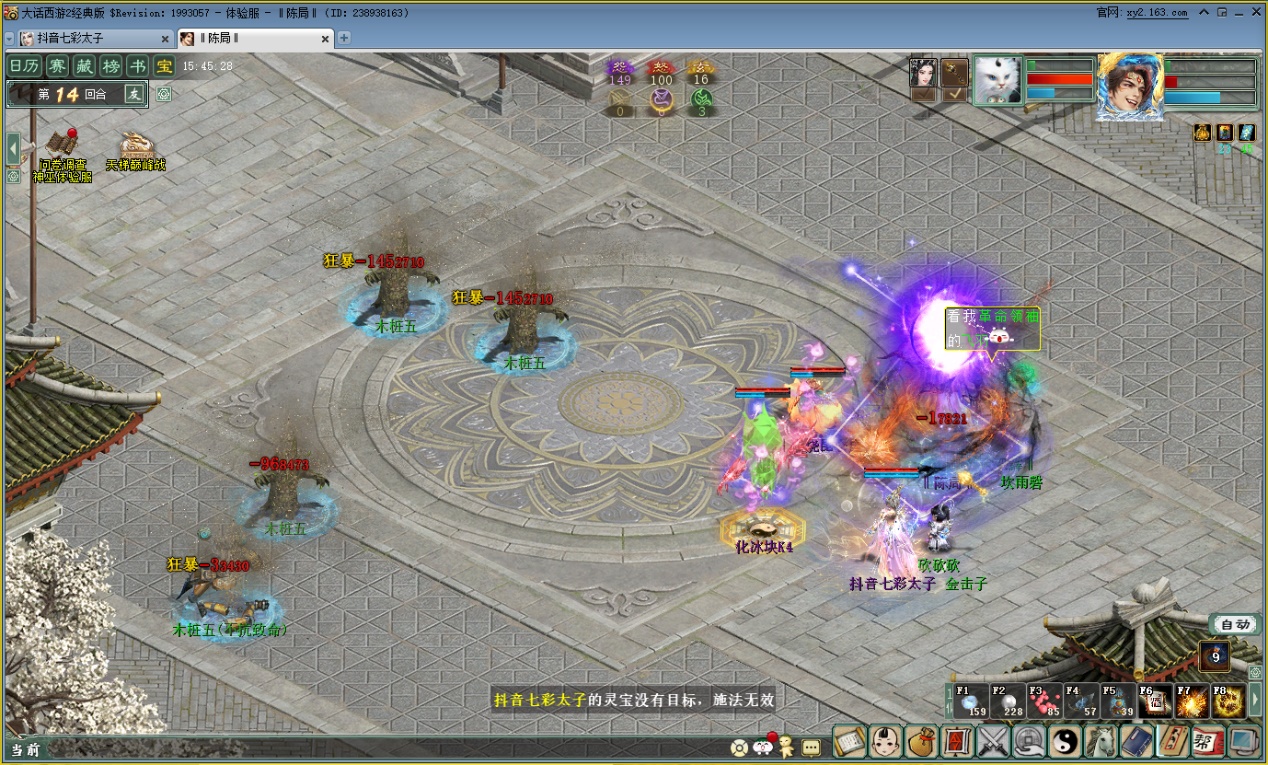Open the money bag inventory icon

tap(920, 741)
